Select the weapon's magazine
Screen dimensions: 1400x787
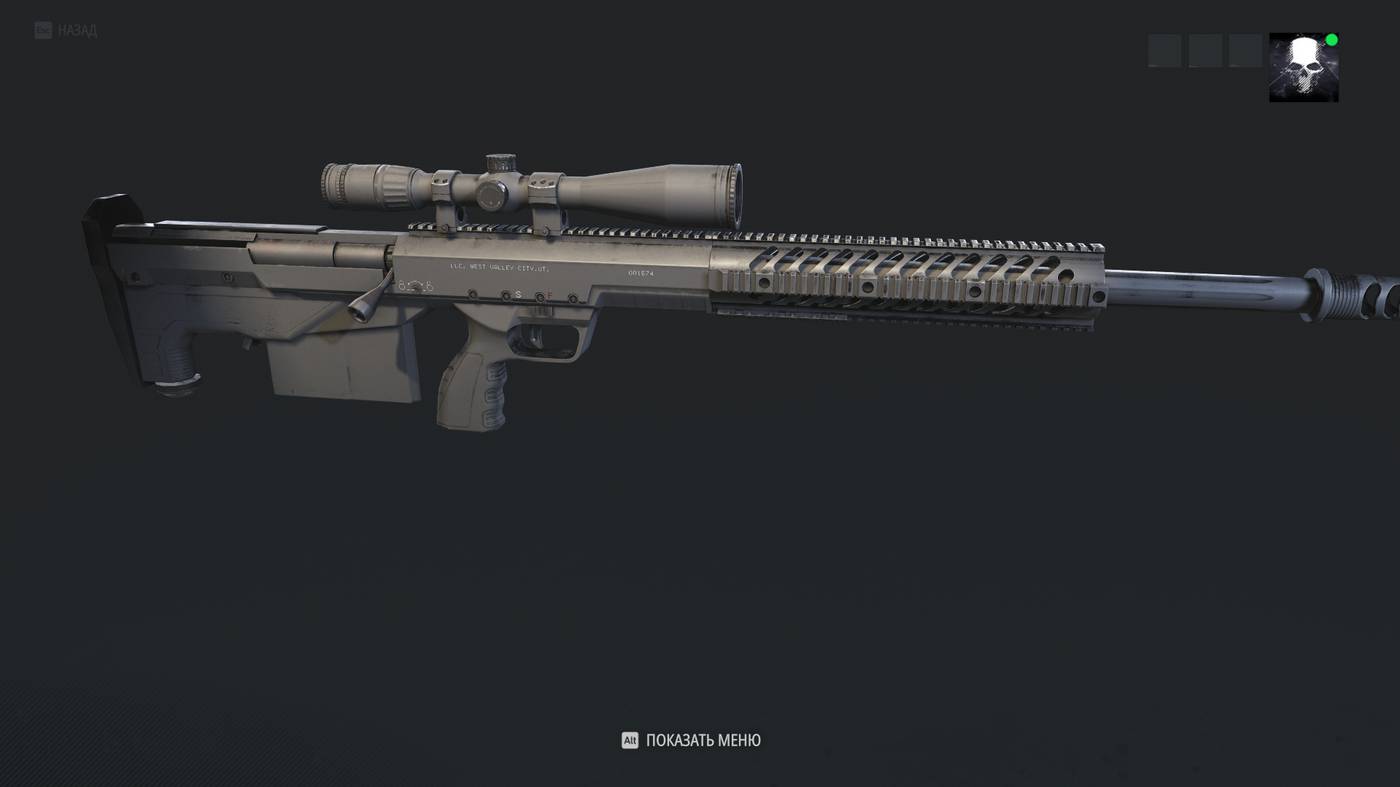(340, 370)
